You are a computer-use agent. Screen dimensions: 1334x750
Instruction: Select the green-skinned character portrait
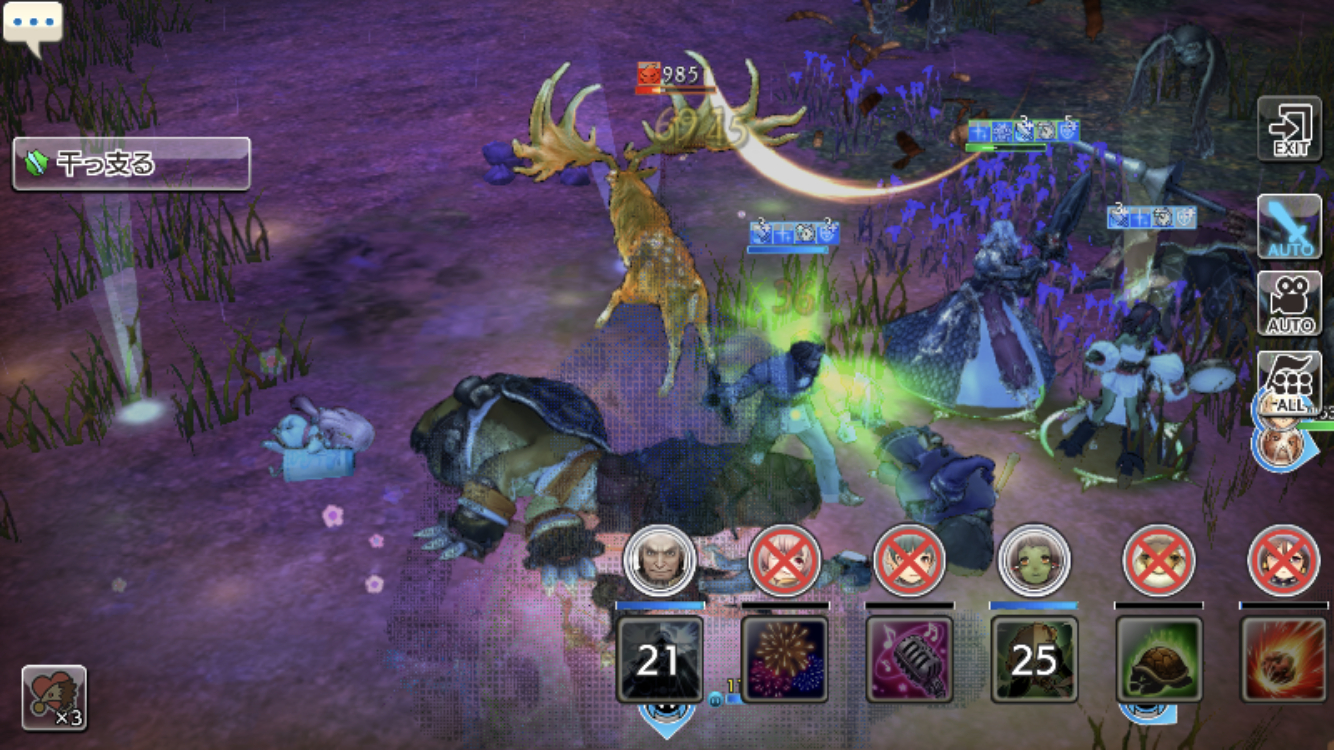click(x=1034, y=561)
